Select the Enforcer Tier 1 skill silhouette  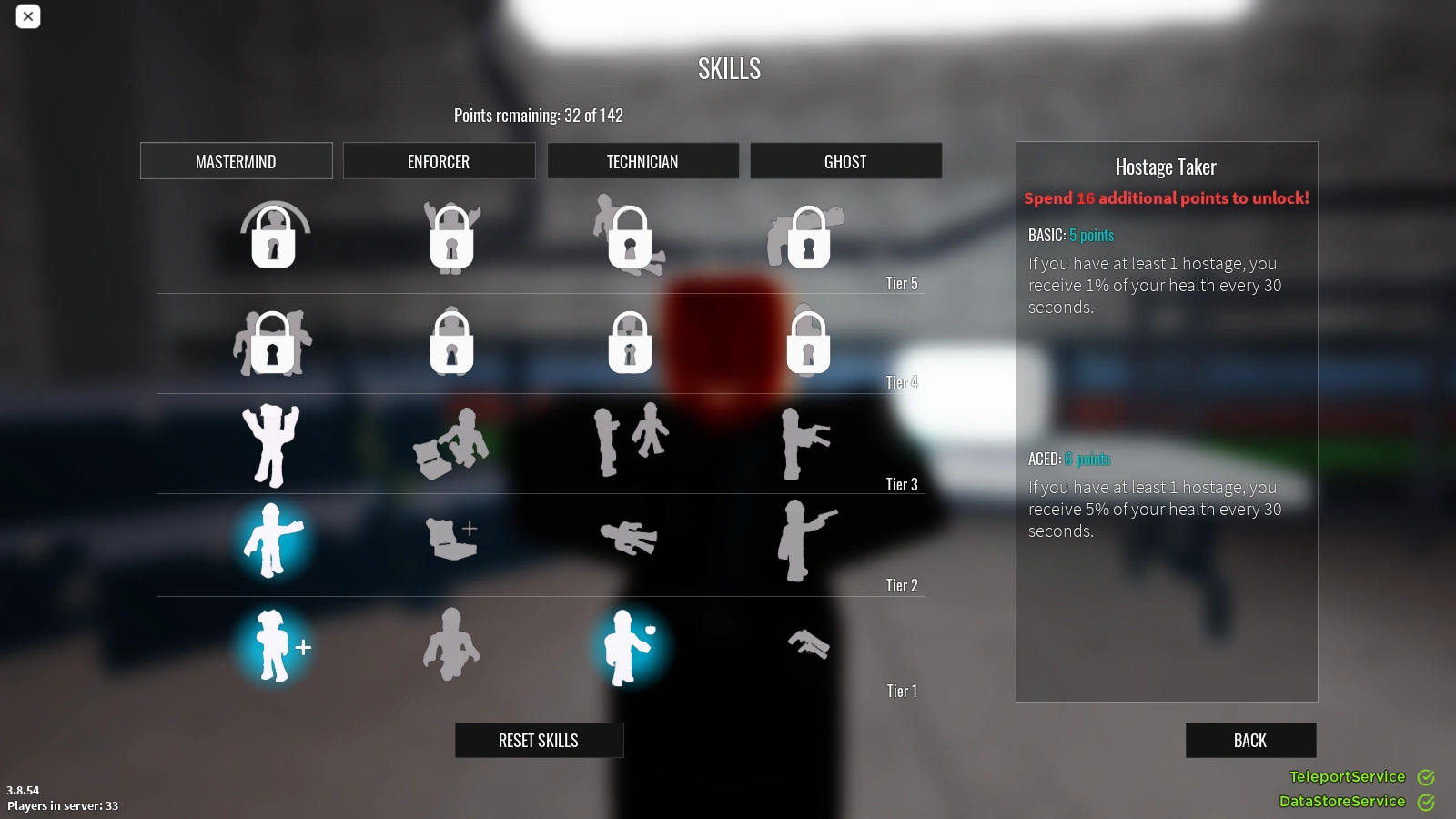coord(451,646)
